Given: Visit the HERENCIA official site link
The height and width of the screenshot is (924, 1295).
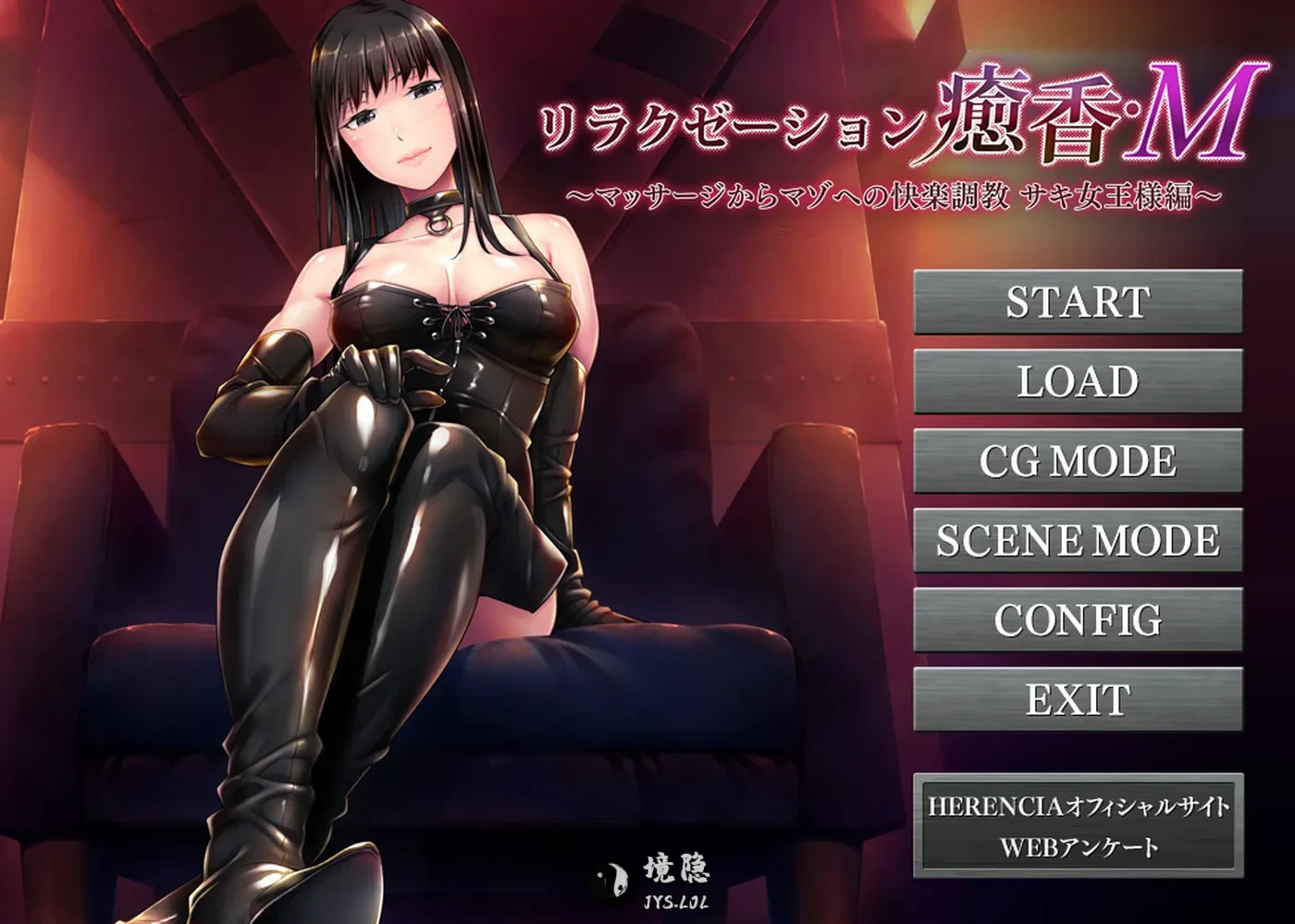Looking at the screenshot, I should pos(1078,806).
